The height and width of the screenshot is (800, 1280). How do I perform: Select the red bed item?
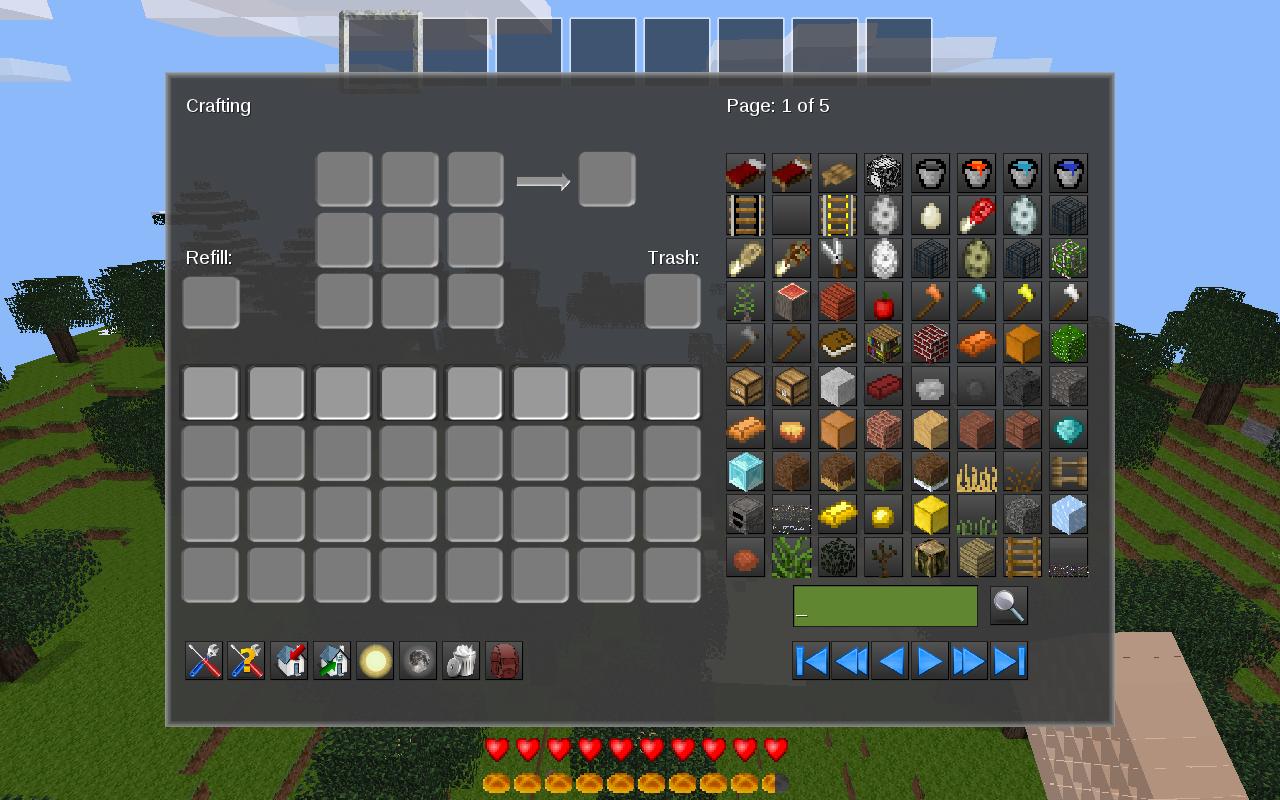(745, 172)
